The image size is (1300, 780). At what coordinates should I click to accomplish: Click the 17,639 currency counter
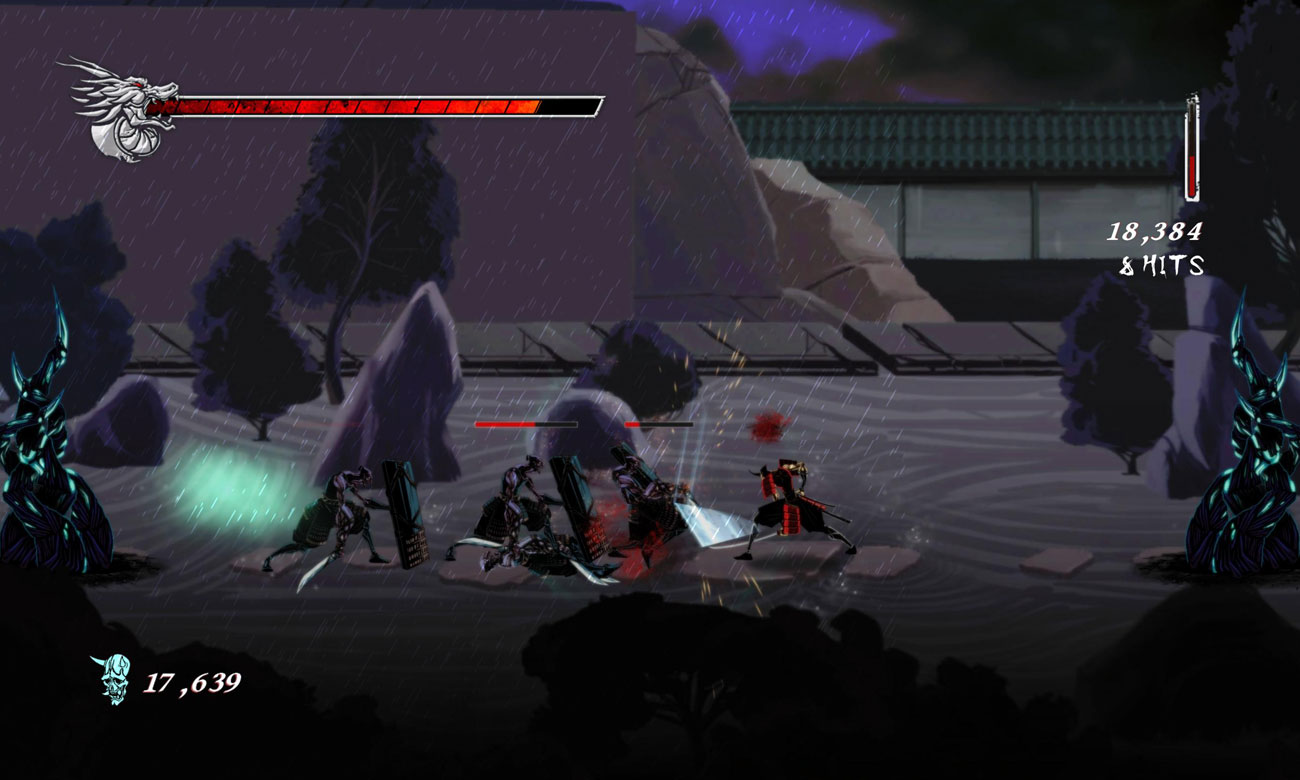pyautogui.click(x=195, y=681)
